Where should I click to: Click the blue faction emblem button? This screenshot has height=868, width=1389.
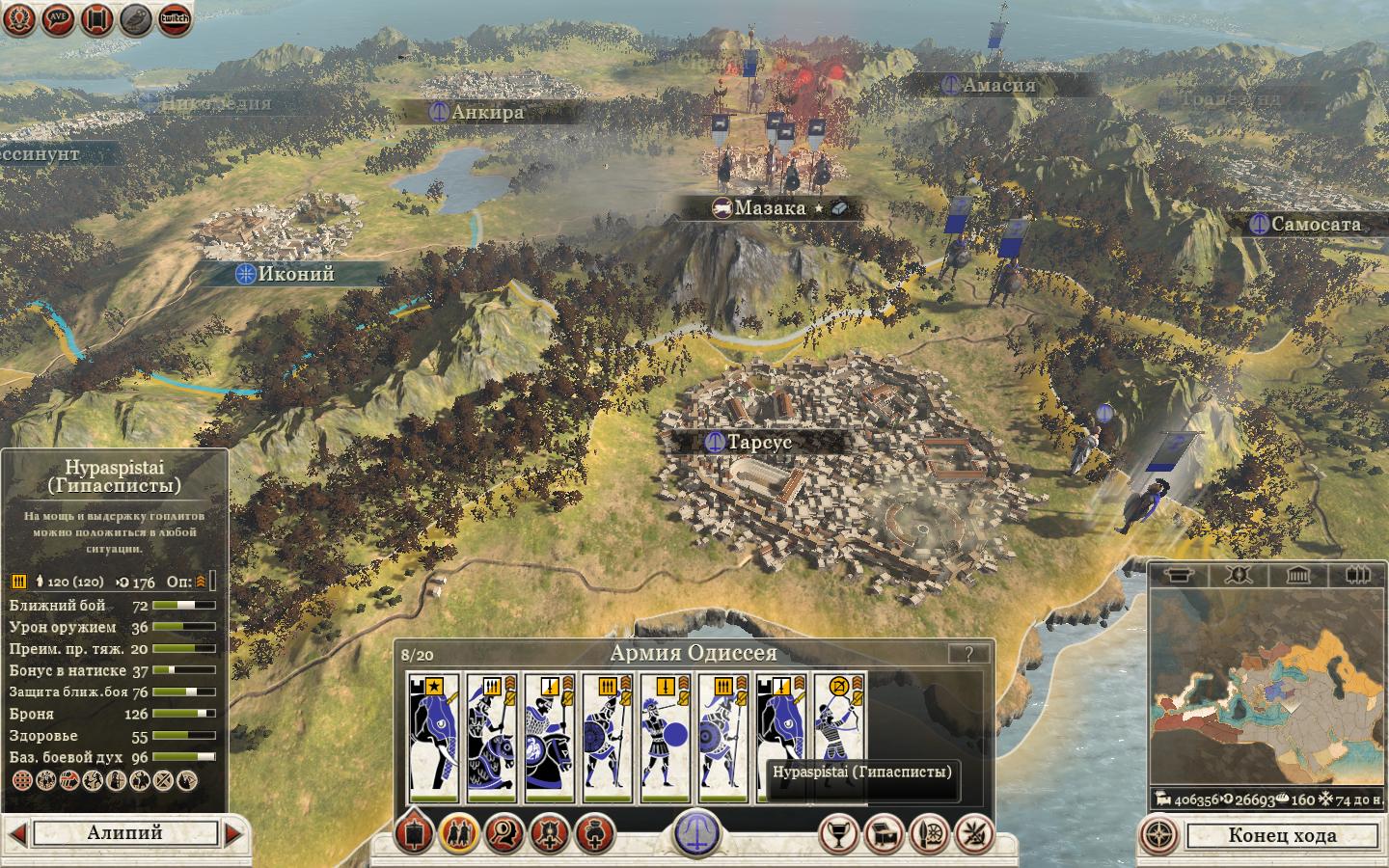[x=696, y=831]
